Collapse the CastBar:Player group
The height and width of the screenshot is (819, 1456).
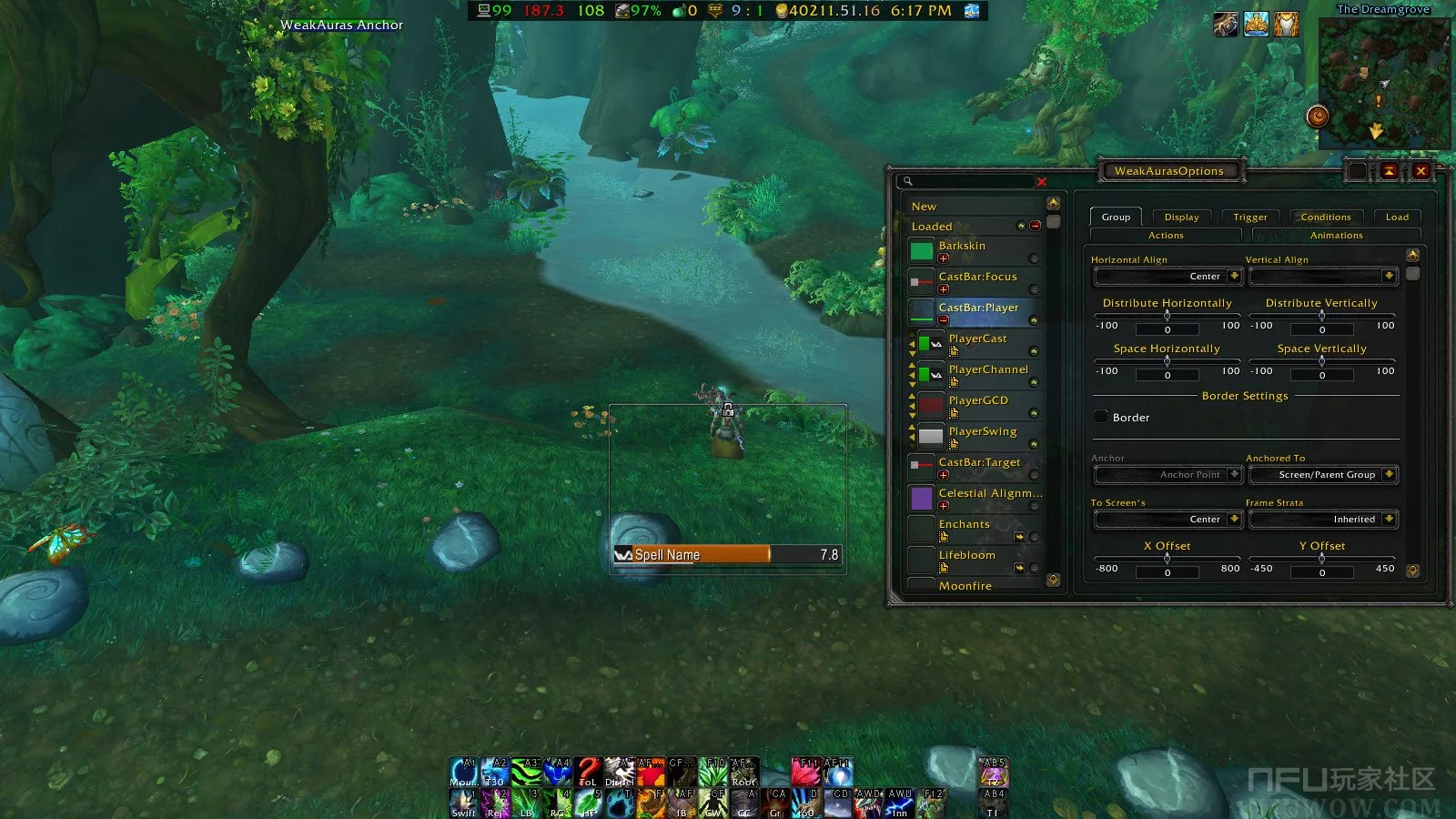[944, 320]
